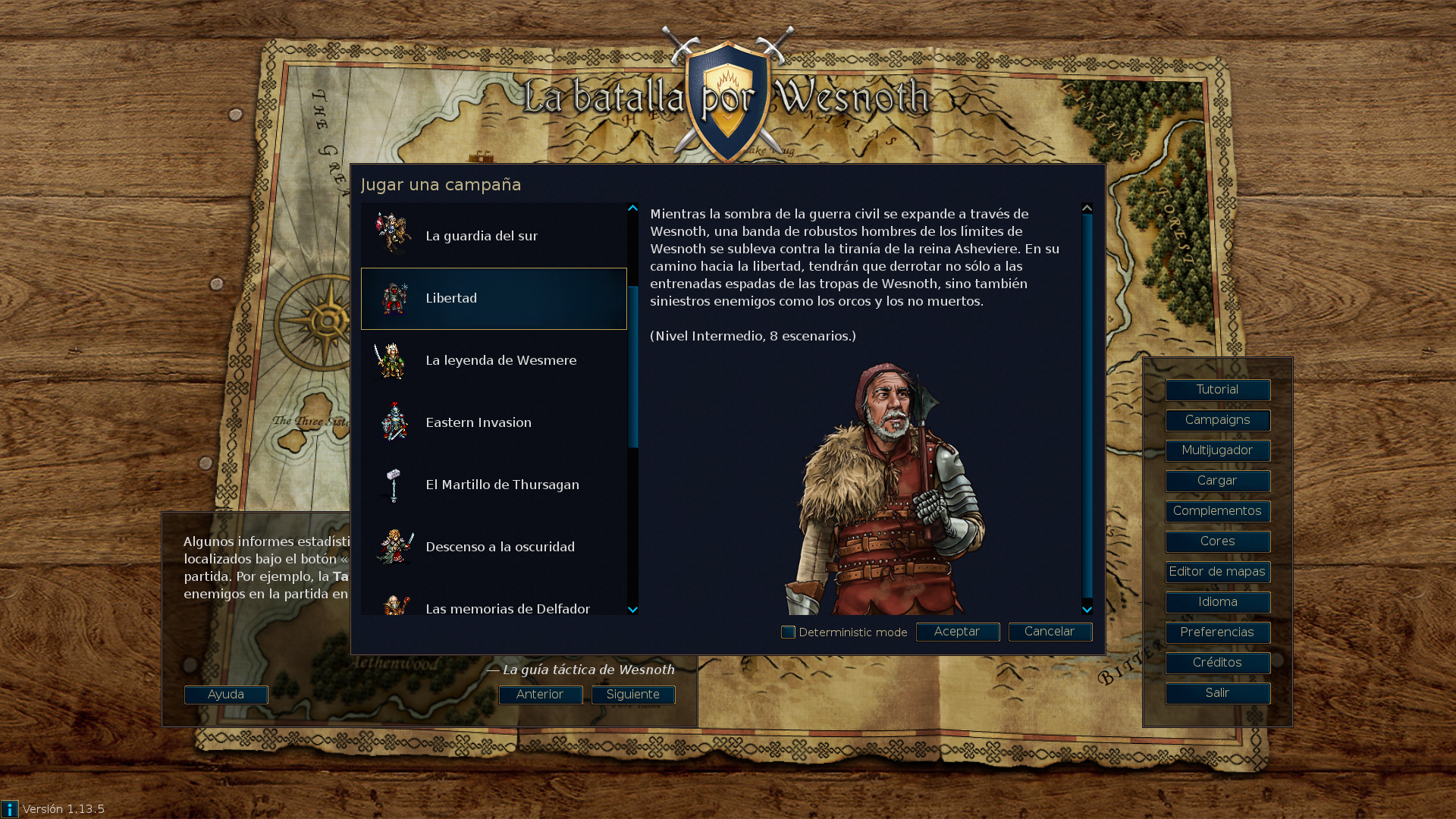Change language via Idioma button
Viewport: 1456px width, 819px height.
[1217, 602]
